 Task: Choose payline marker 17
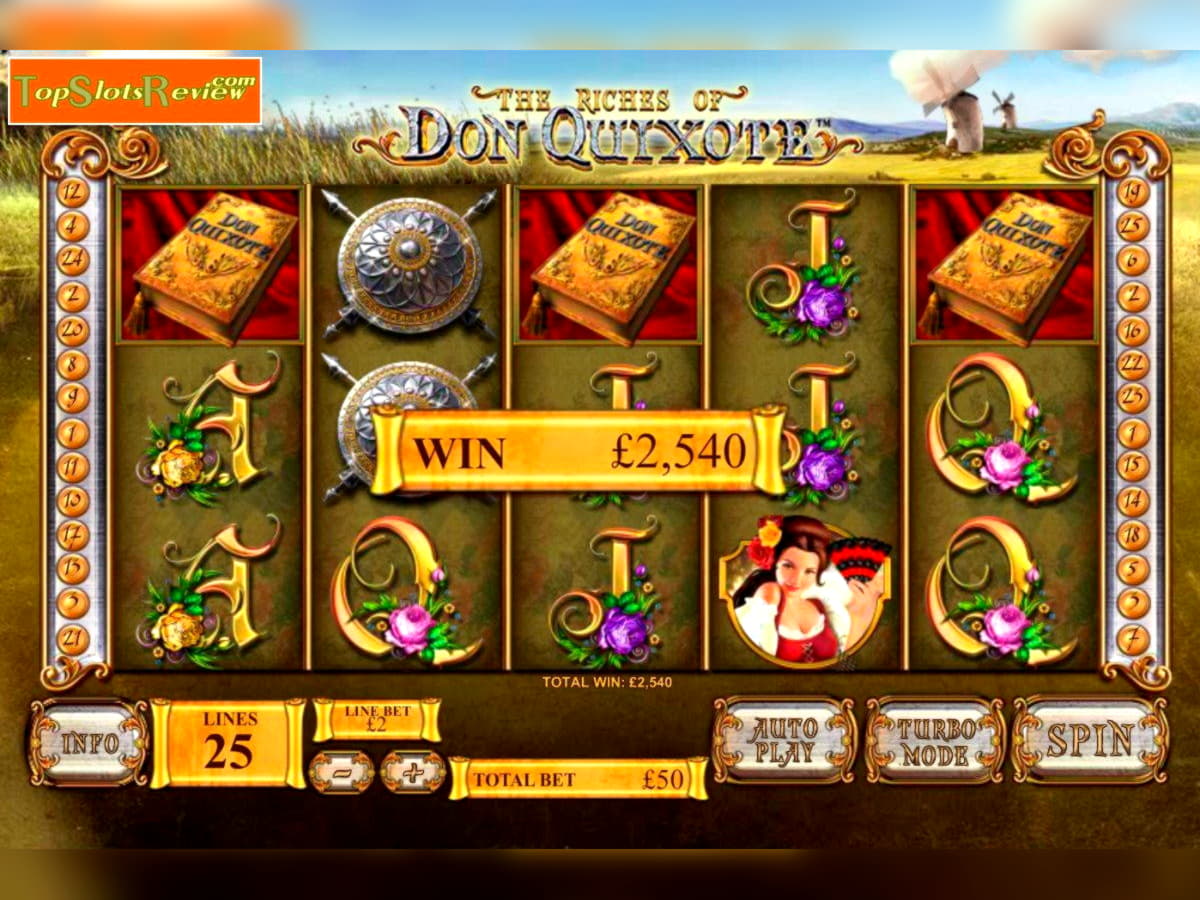point(73,535)
